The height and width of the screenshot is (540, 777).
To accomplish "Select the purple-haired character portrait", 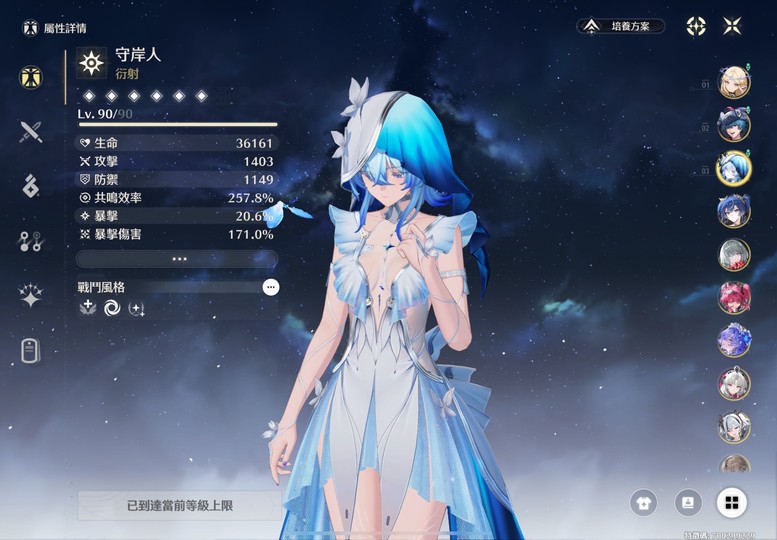I will (734, 340).
